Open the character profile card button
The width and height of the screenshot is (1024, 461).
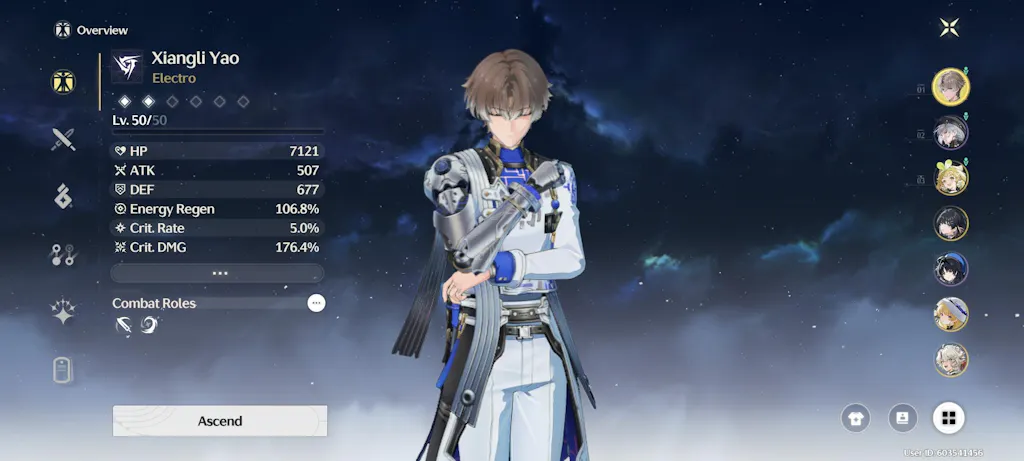click(x=902, y=418)
